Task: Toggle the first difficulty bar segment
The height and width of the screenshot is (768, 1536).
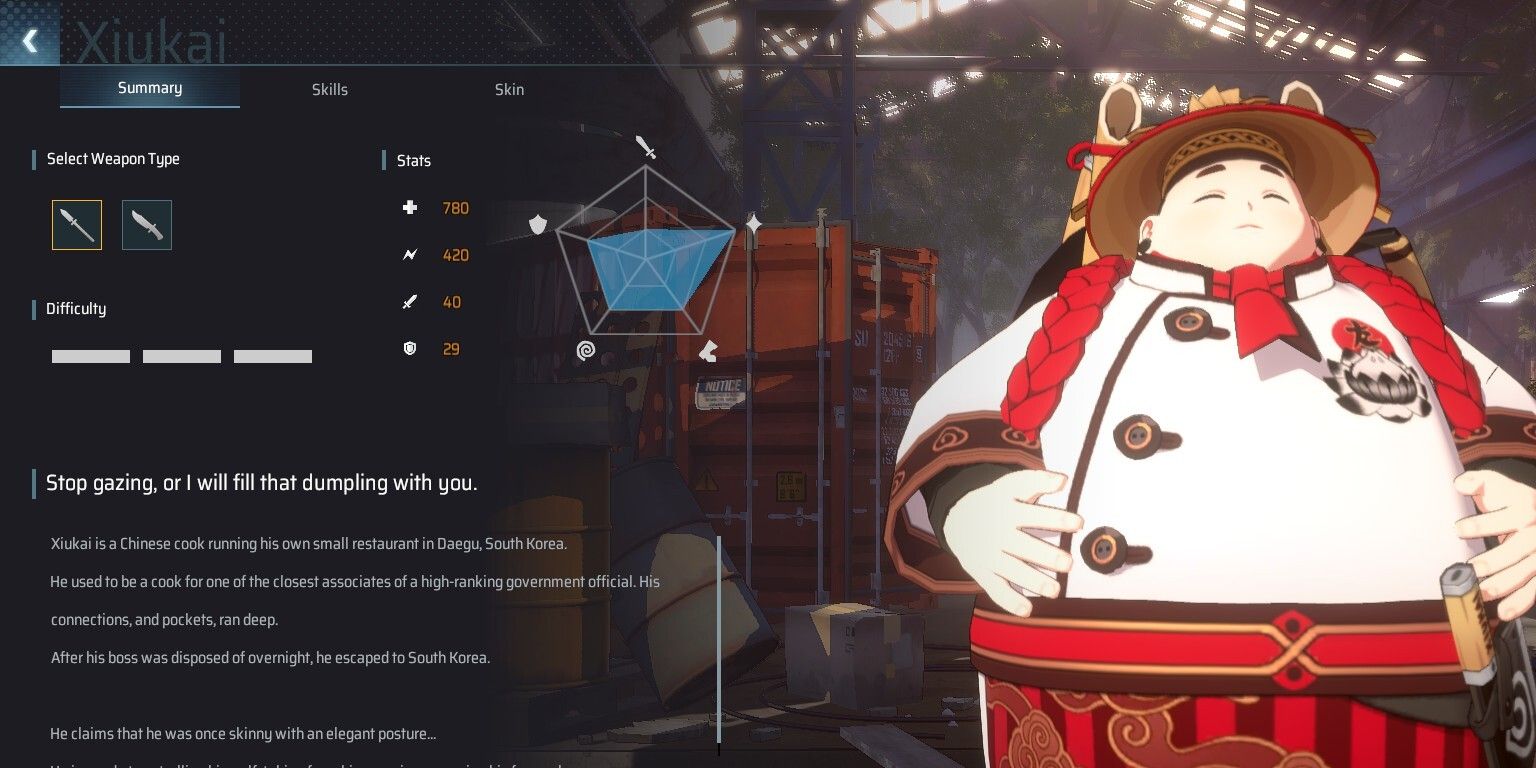Action: (90, 356)
